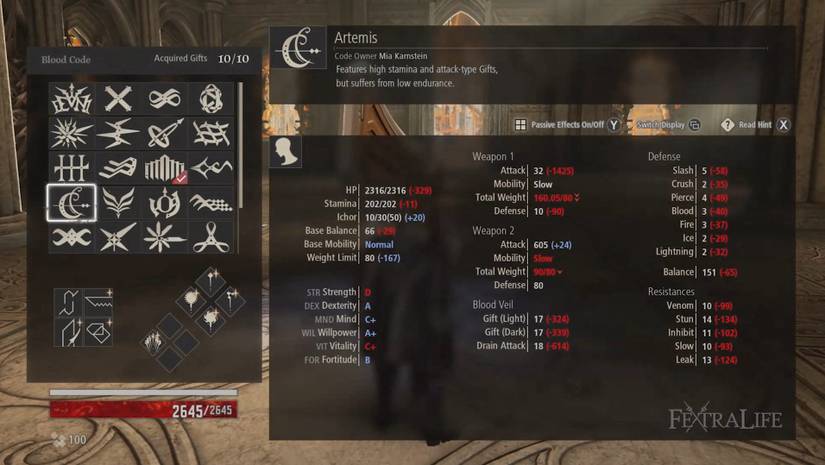Pick the wavy stacked lines blood code
Image resolution: width=825 pixels, height=465 pixels.
(118, 168)
